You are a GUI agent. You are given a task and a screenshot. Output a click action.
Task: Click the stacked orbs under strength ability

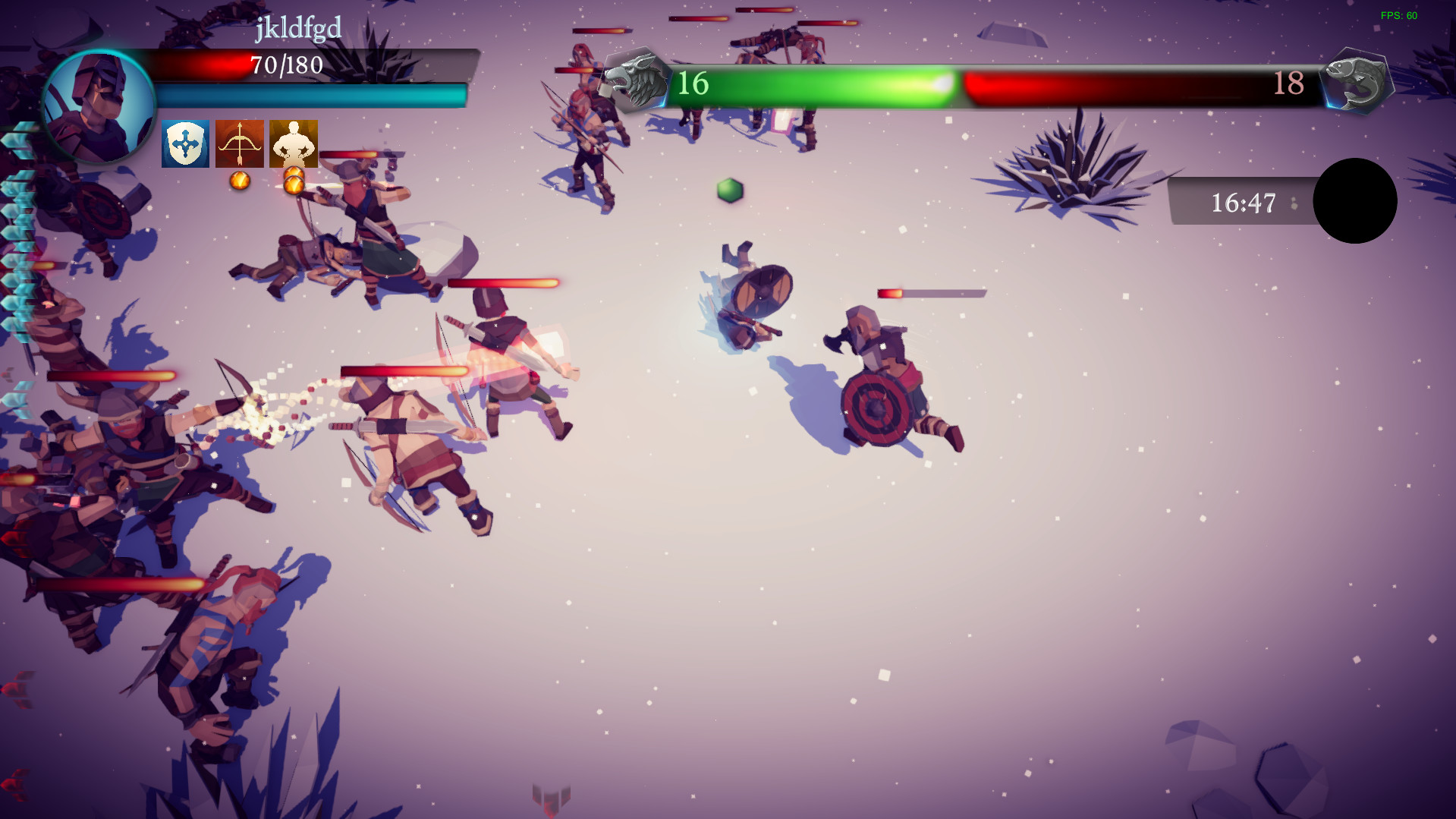click(294, 182)
